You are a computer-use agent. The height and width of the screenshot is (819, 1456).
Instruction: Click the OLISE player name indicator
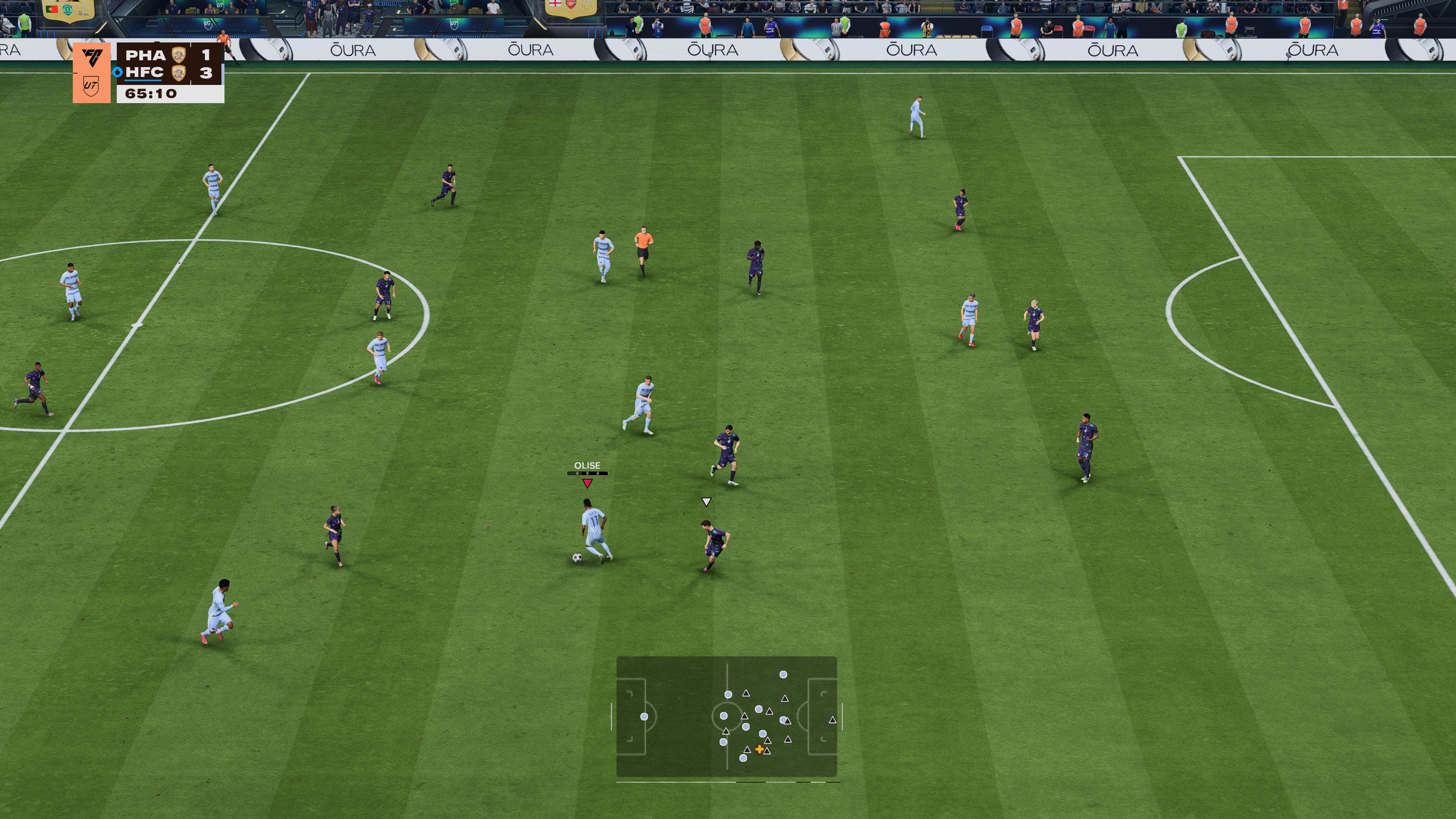tap(587, 466)
